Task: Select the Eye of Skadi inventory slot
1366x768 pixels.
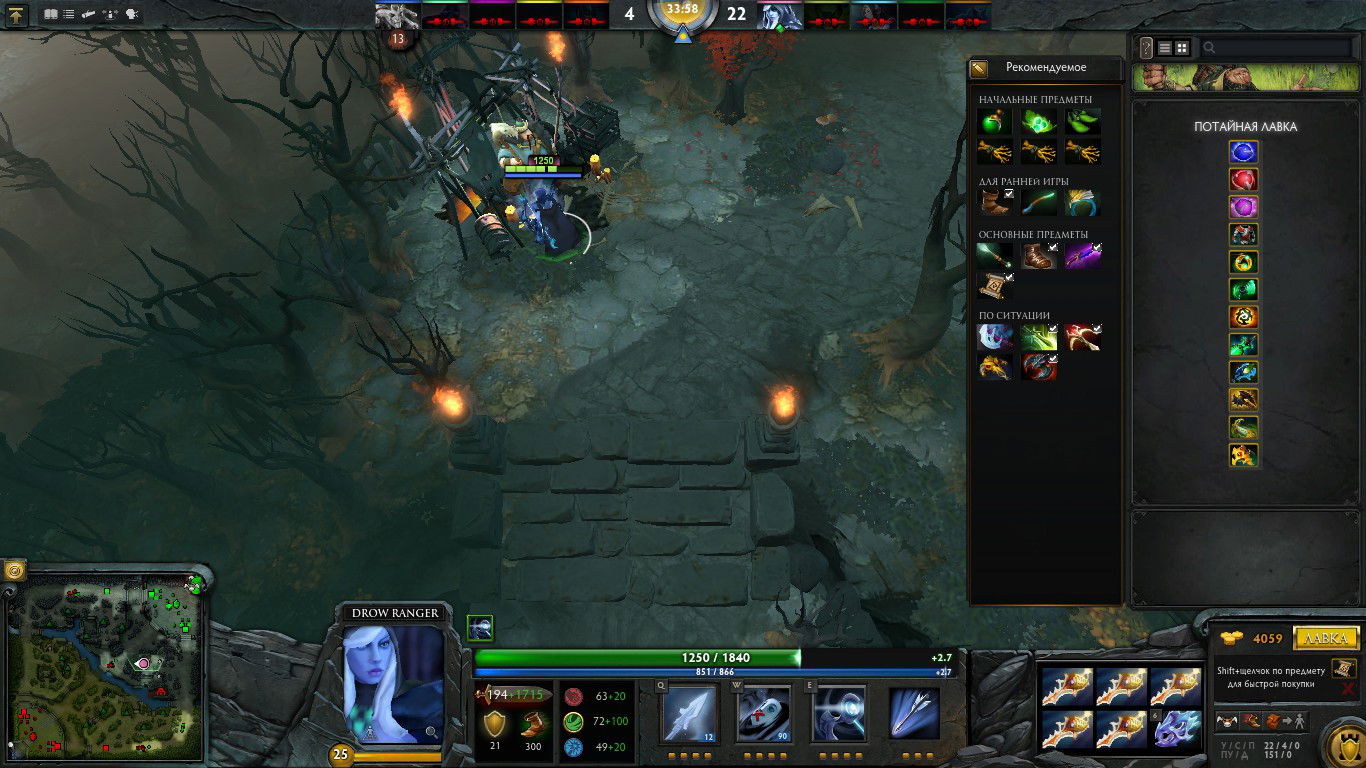Action: click(x=1177, y=729)
